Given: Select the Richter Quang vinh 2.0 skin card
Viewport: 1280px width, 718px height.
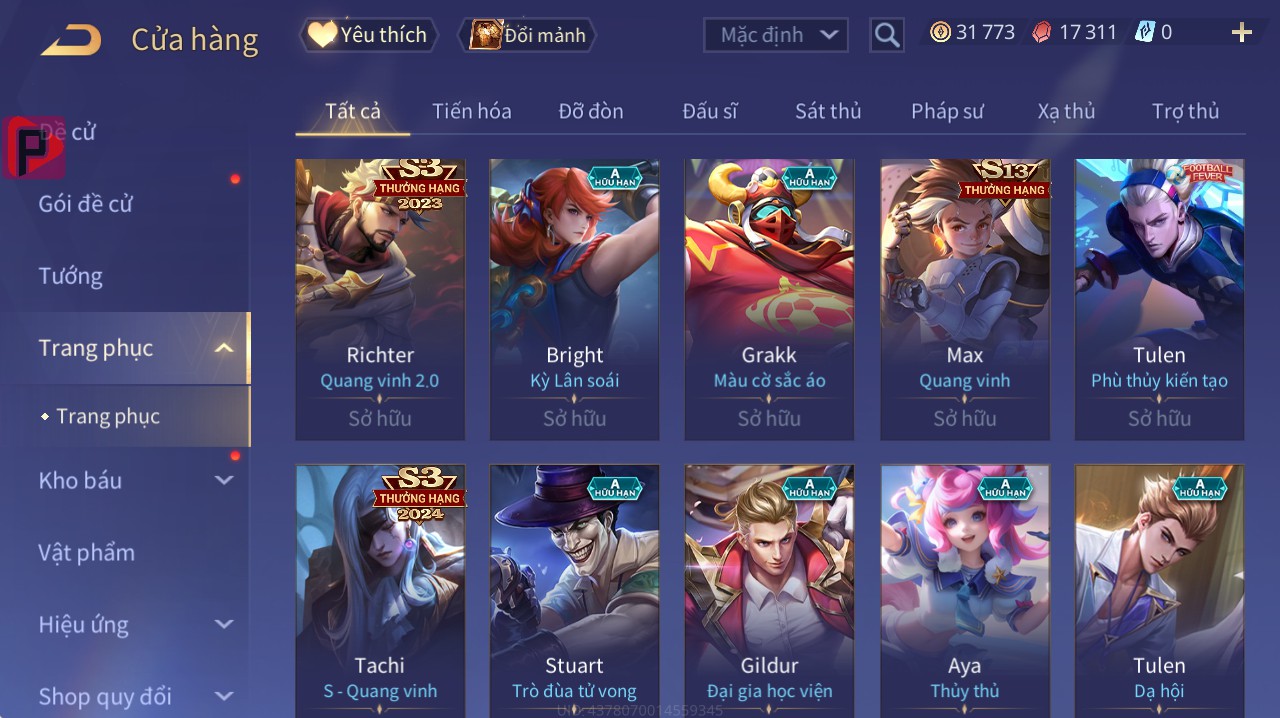Looking at the screenshot, I should 380,299.
